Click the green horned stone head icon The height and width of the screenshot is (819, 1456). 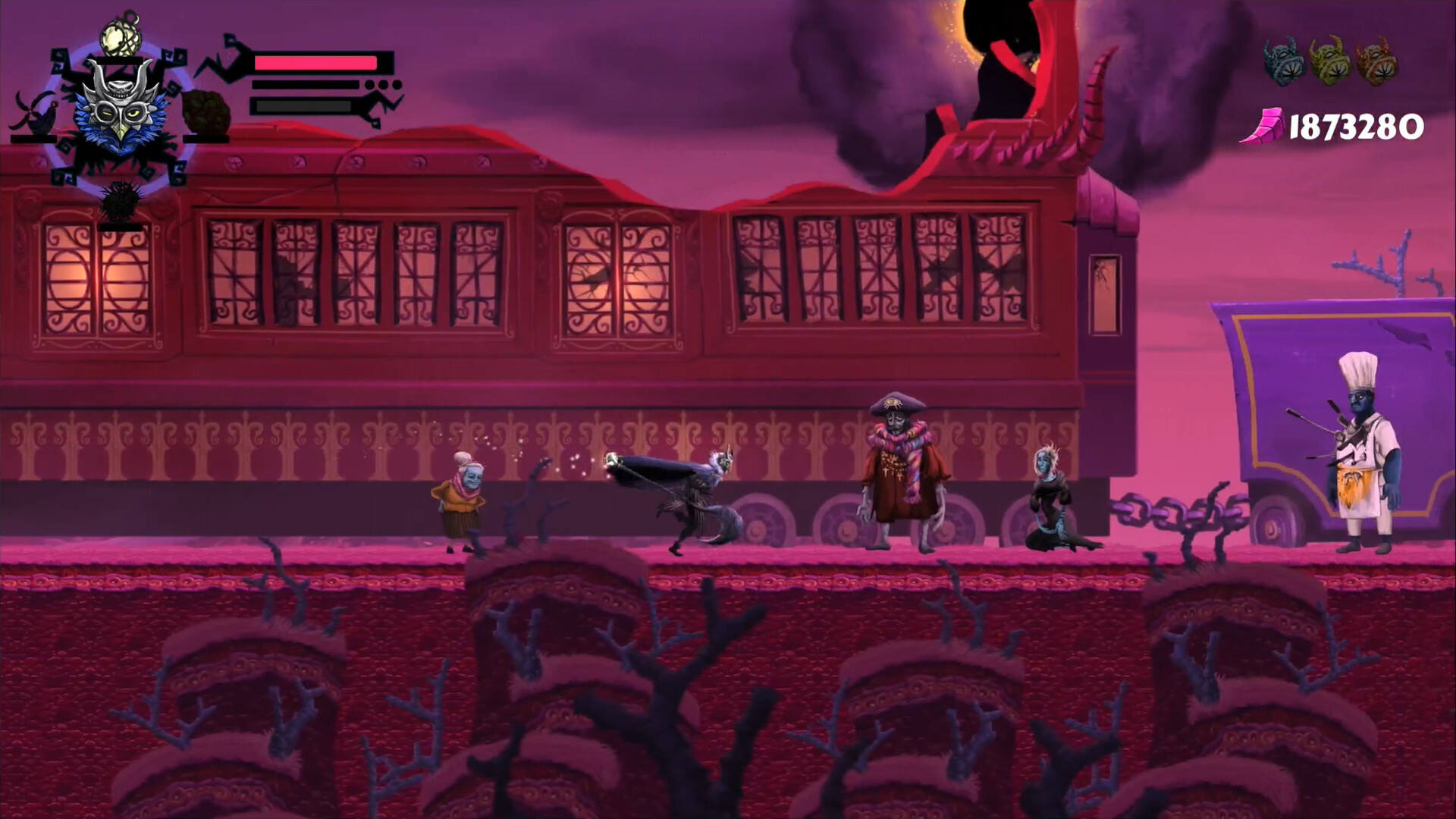tap(1329, 61)
